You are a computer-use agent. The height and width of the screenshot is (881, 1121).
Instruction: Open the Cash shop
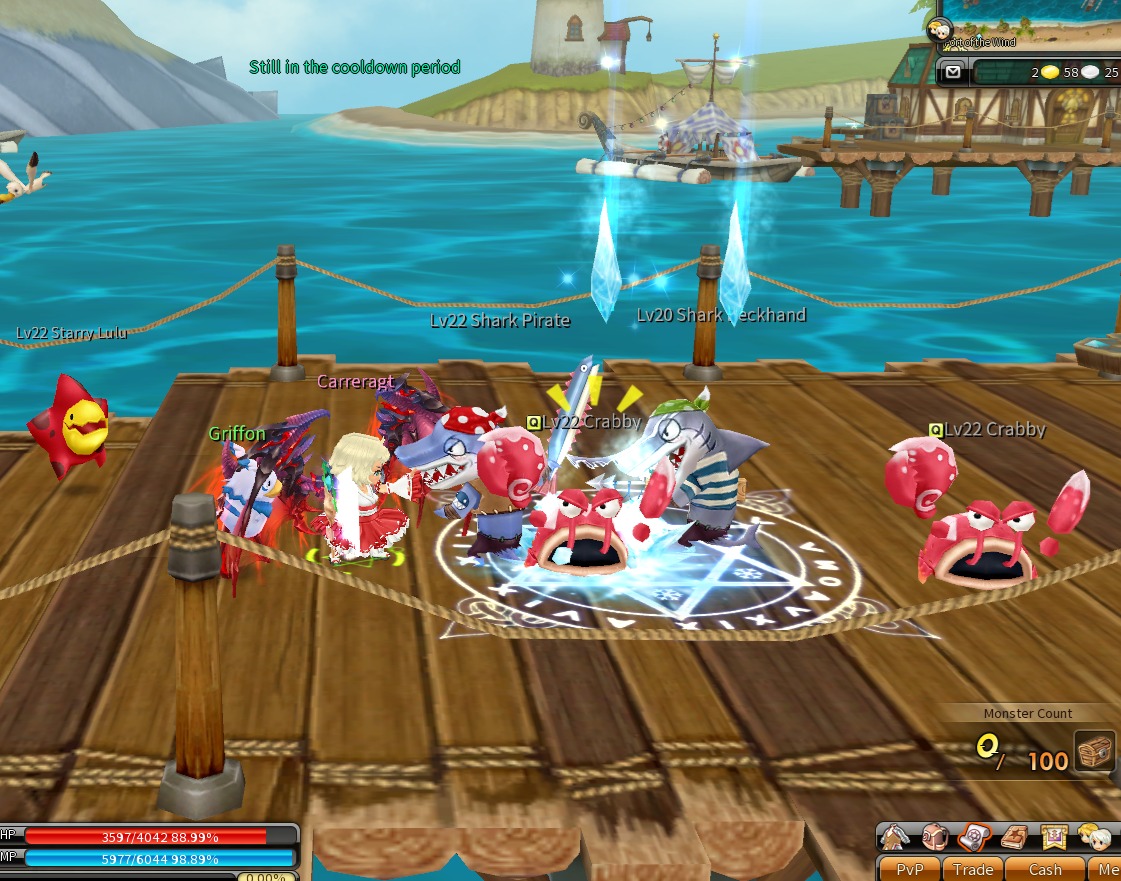1045,869
